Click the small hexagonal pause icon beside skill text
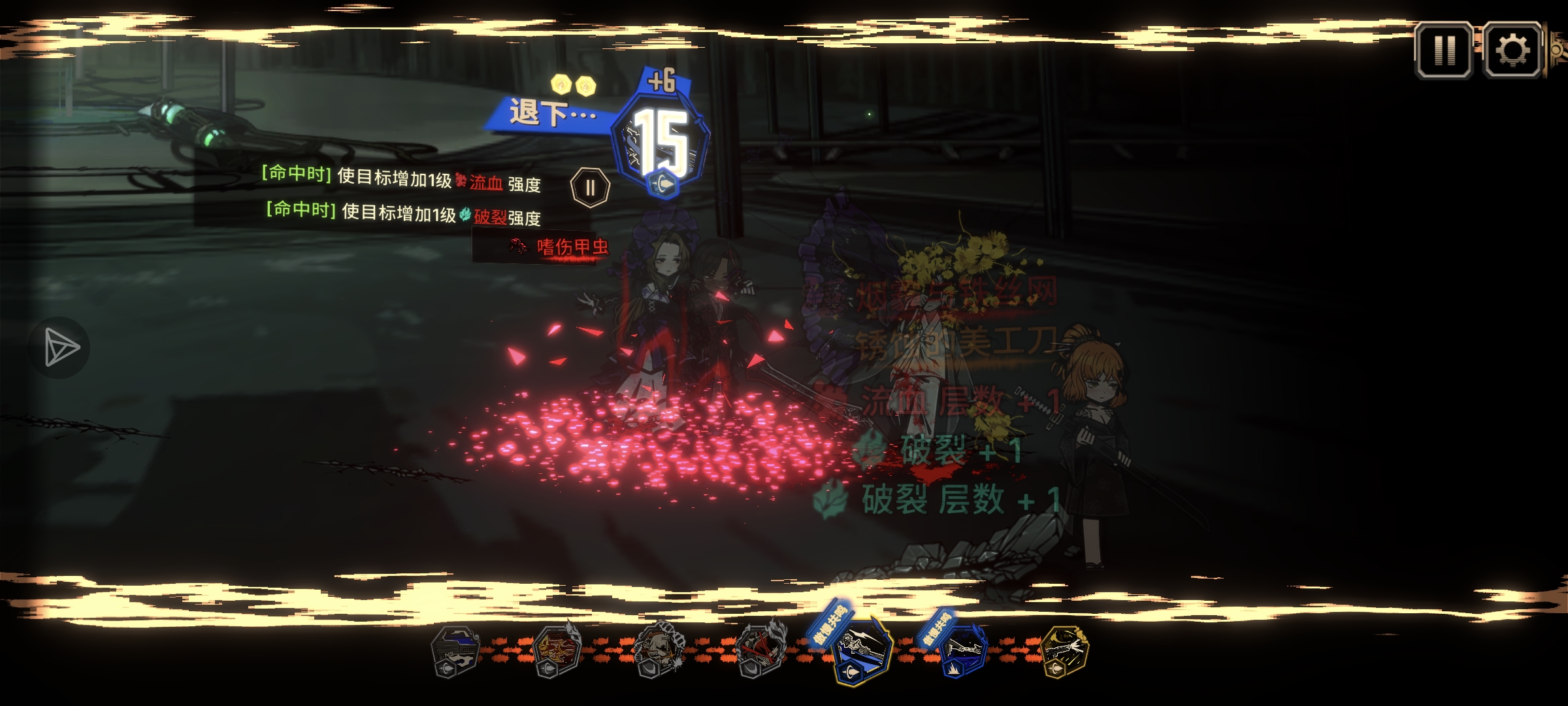This screenshot has width=1568, height=706. (590, 188)
